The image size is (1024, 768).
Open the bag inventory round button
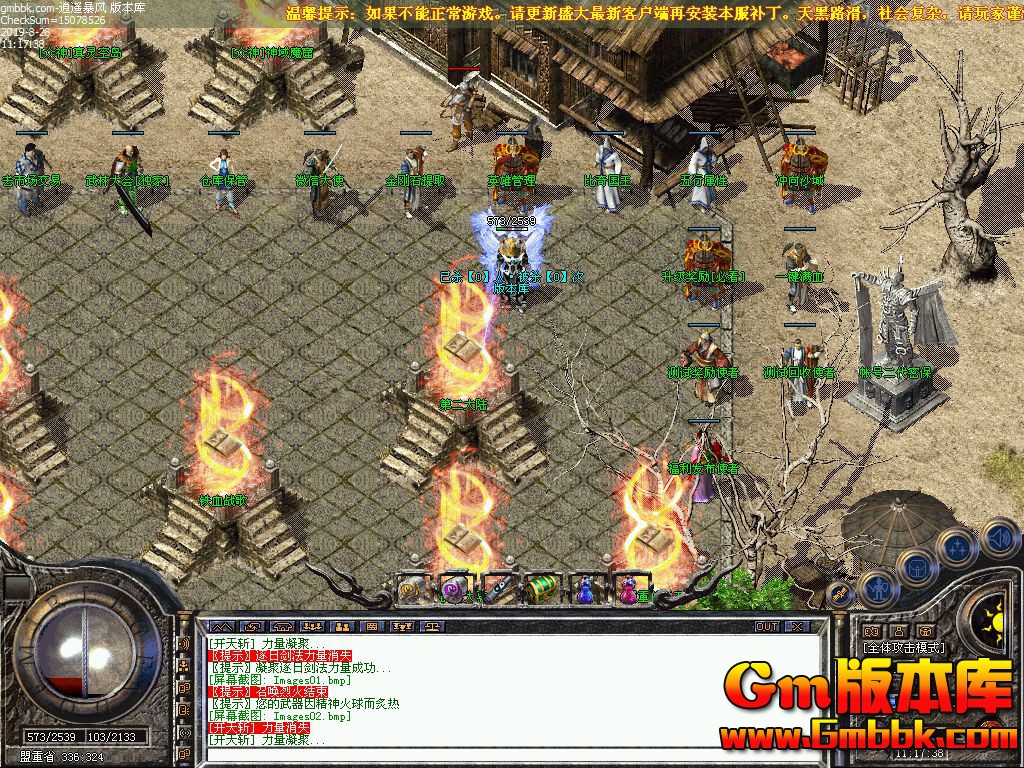pyautogui.click(x=917, y=568)
